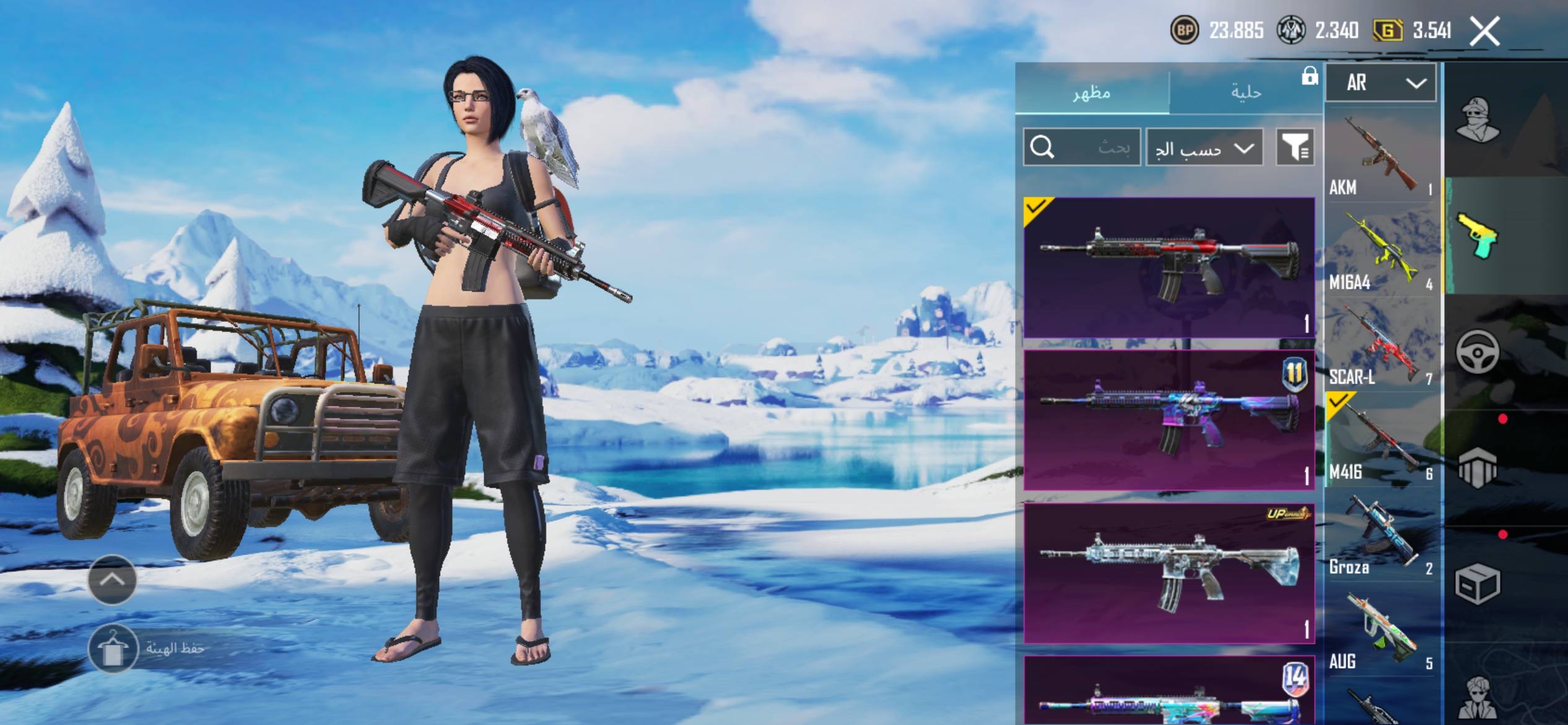Select the M16A4 weapon entry
The height and width of the screenshot is (725, 1568).
click(x=1381, y=250)
